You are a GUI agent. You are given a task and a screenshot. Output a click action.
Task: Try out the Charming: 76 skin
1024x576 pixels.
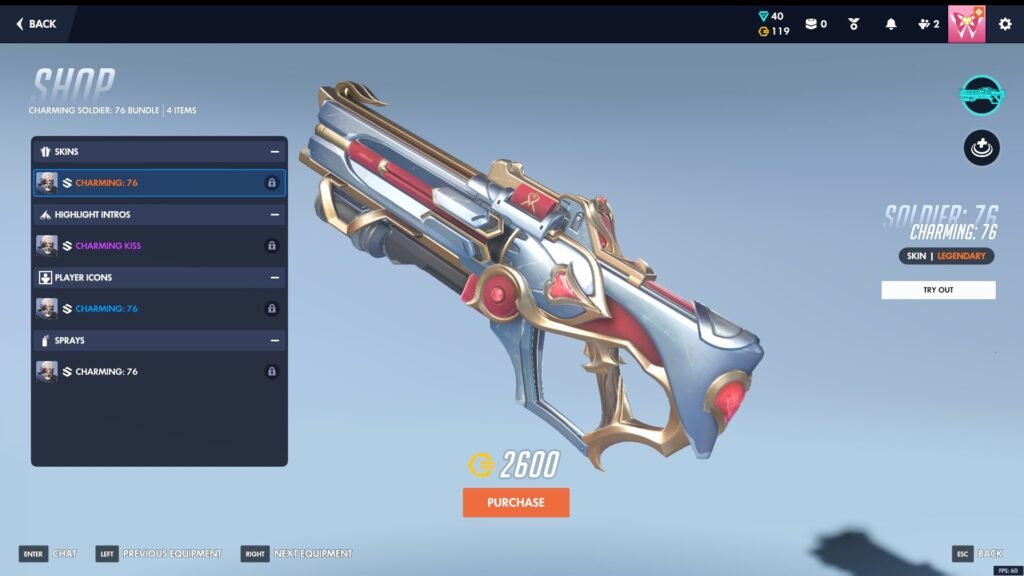pyautogui.click(x=938, y=290)
